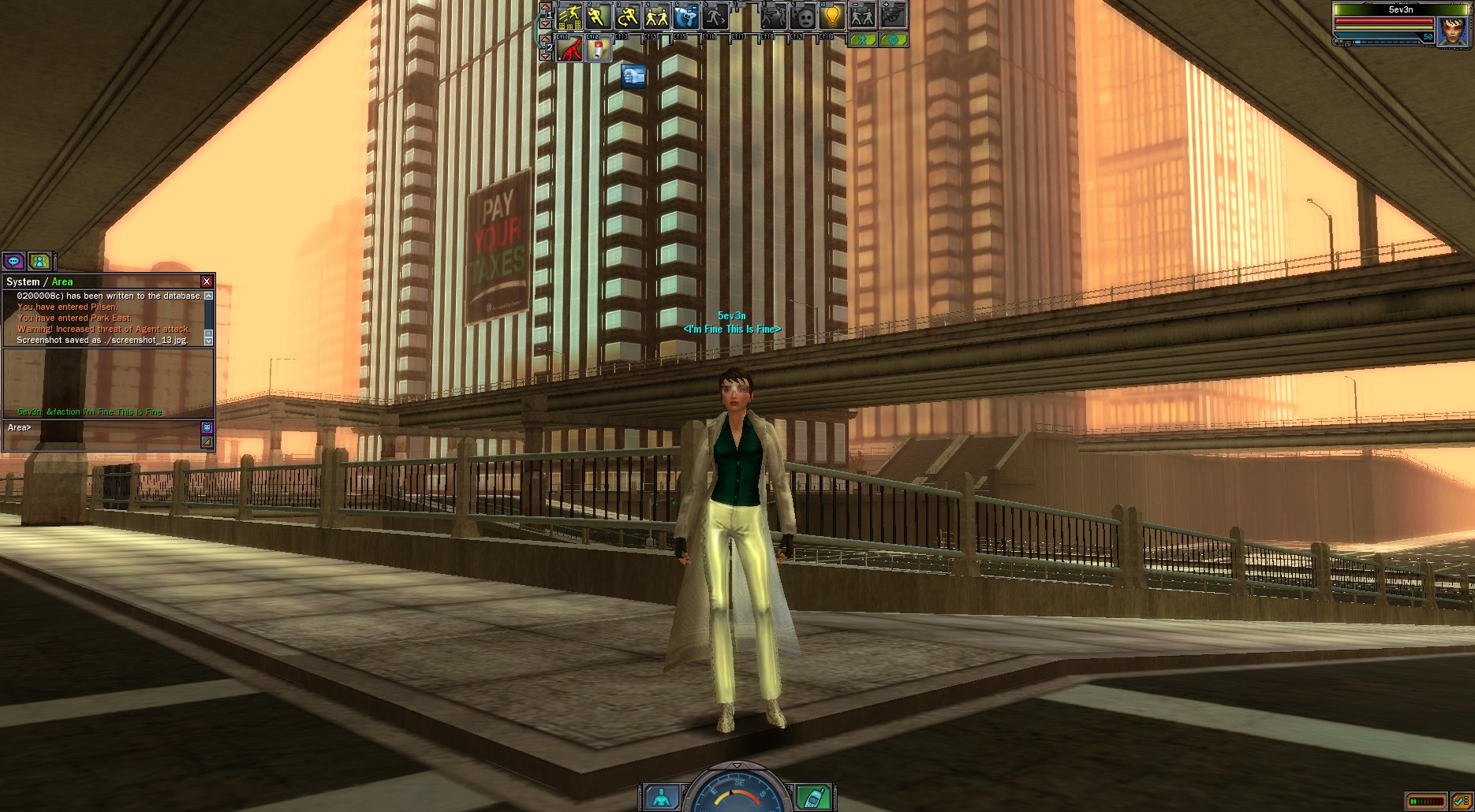This screenshot has height=812, width=1475.
Task: Click the 5ev3n player portrait
Action: (1452, 31)
